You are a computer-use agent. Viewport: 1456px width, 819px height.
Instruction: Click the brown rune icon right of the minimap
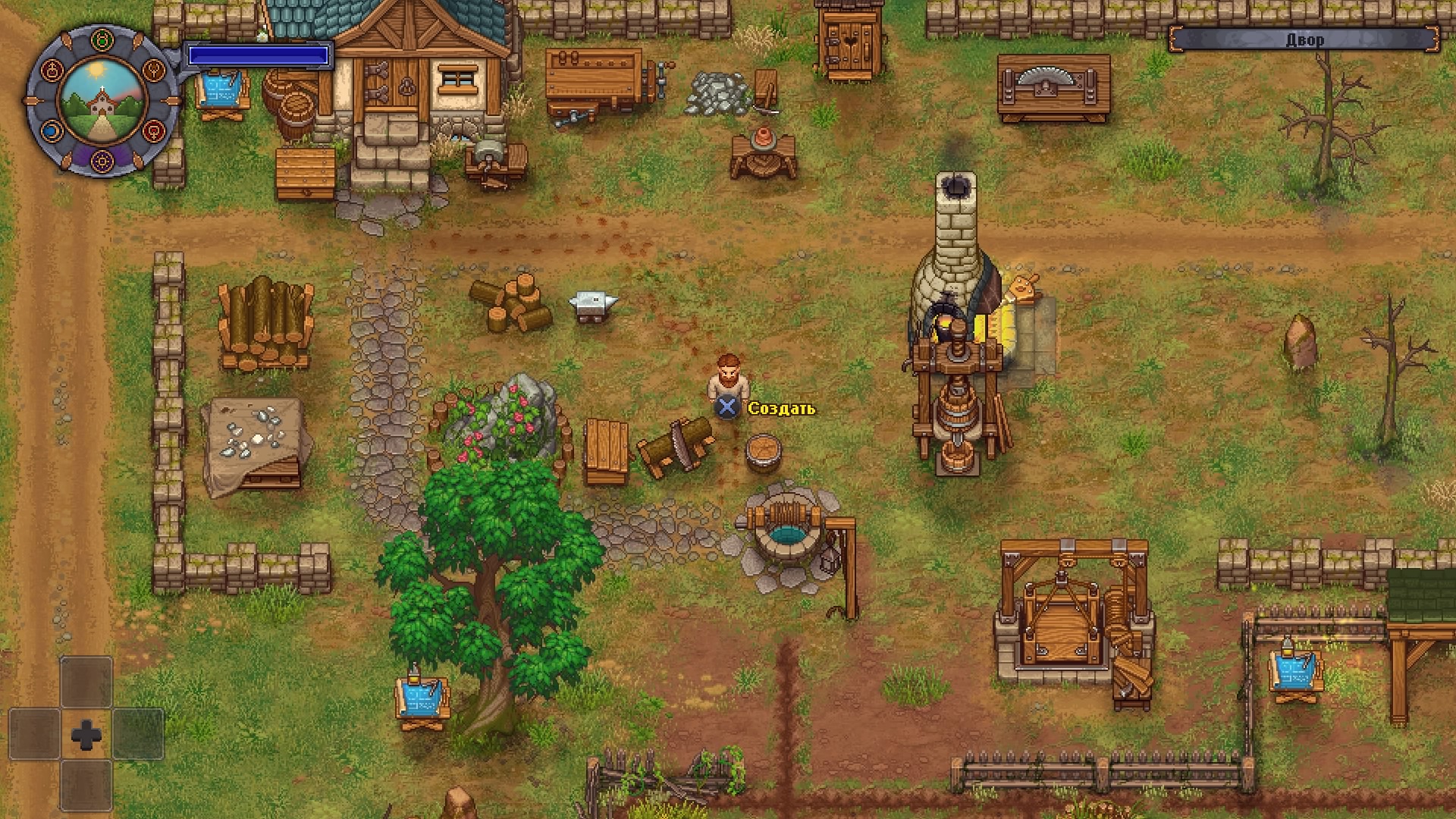click(x=153, y=71)
